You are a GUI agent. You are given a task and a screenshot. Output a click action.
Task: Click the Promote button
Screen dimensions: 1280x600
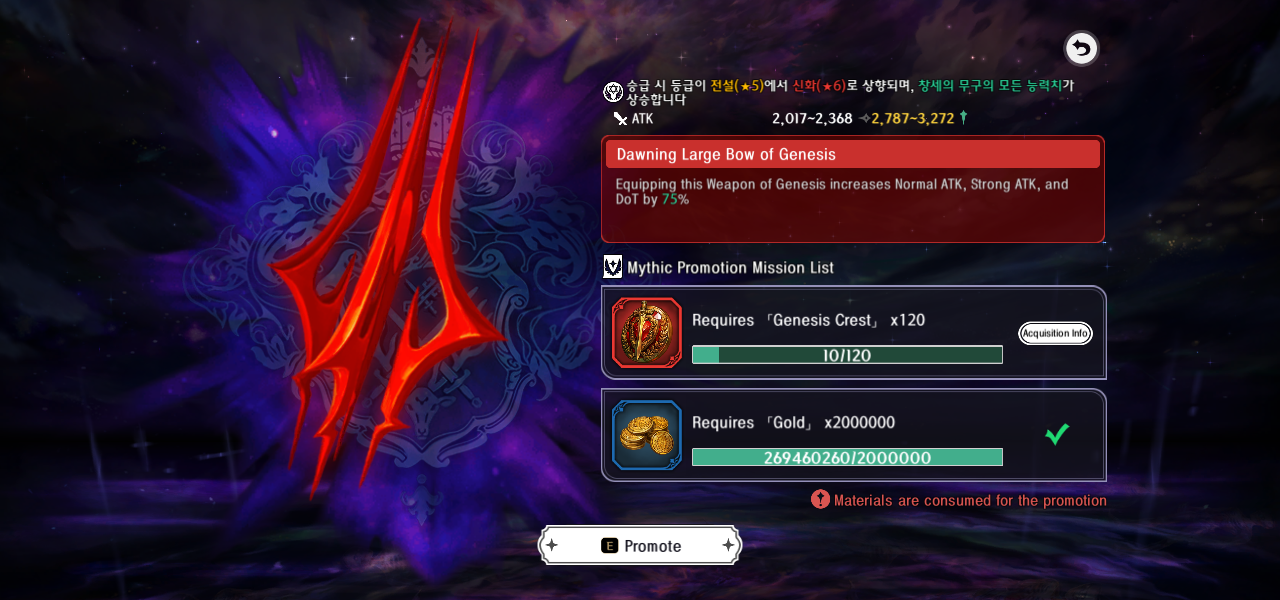click(640, 545)
